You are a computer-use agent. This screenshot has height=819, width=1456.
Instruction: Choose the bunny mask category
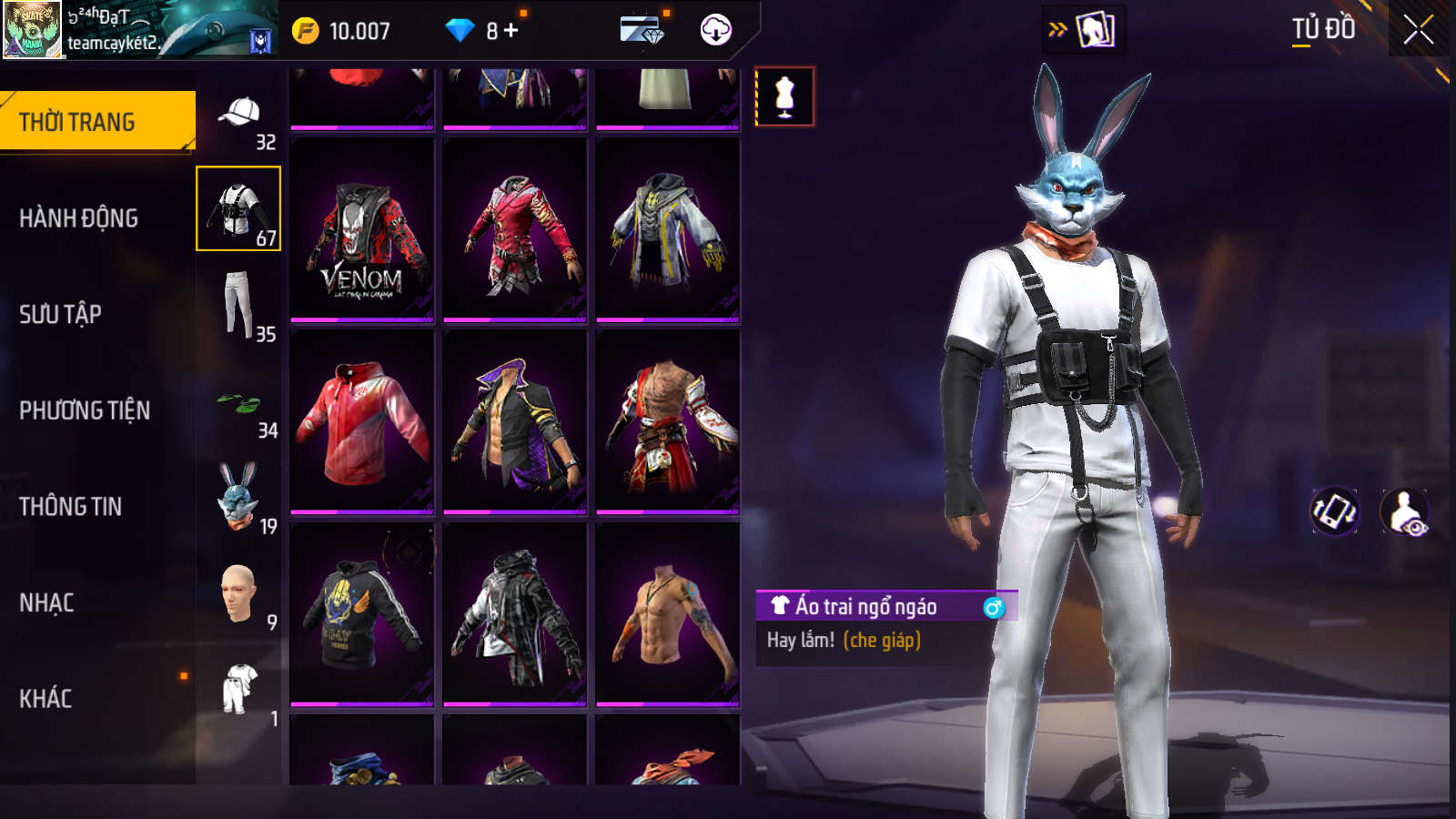(238, 496)
